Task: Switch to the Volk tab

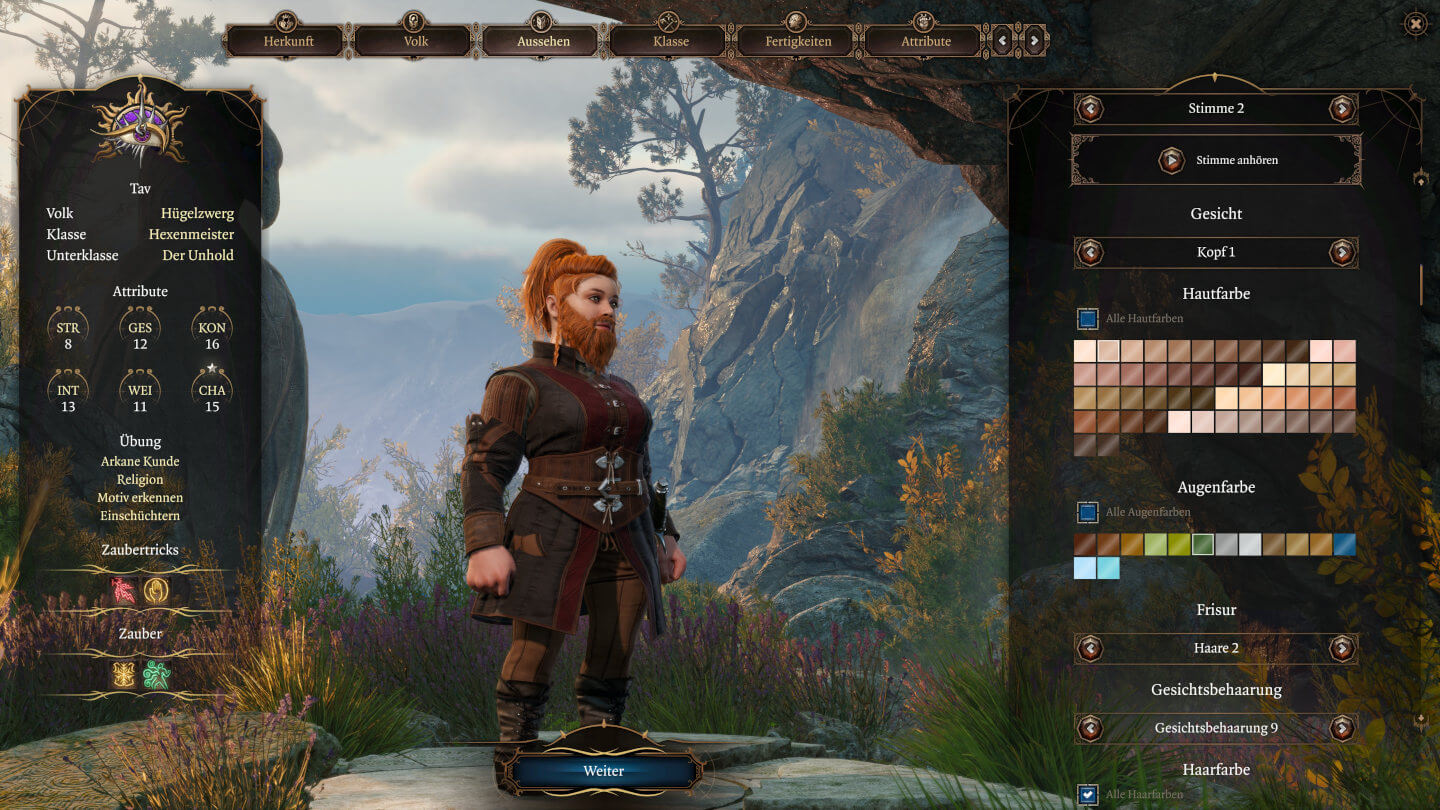Action: tap(416, 41)
